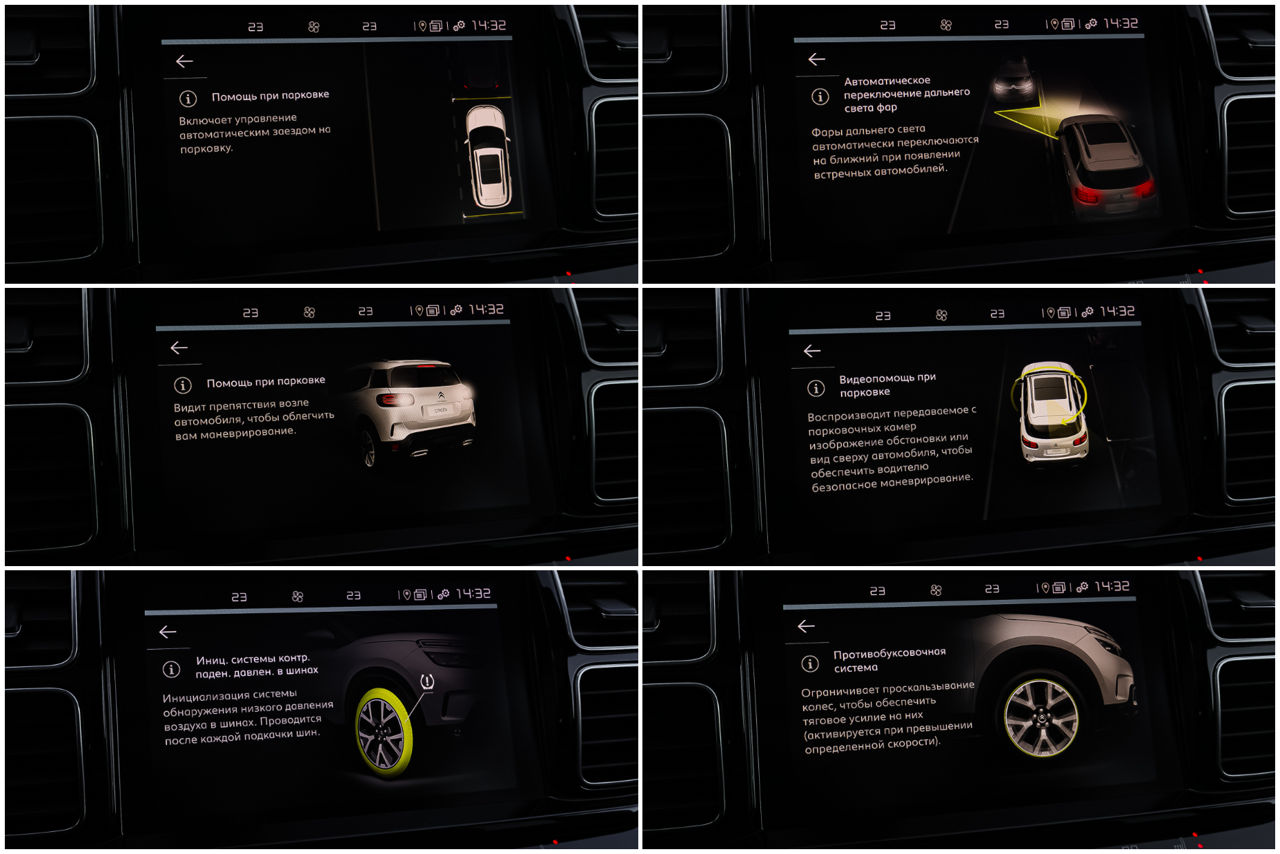Return from the Противобуксовочная система screen
This screenshot has width=1280, height=854.
(805, 626)
